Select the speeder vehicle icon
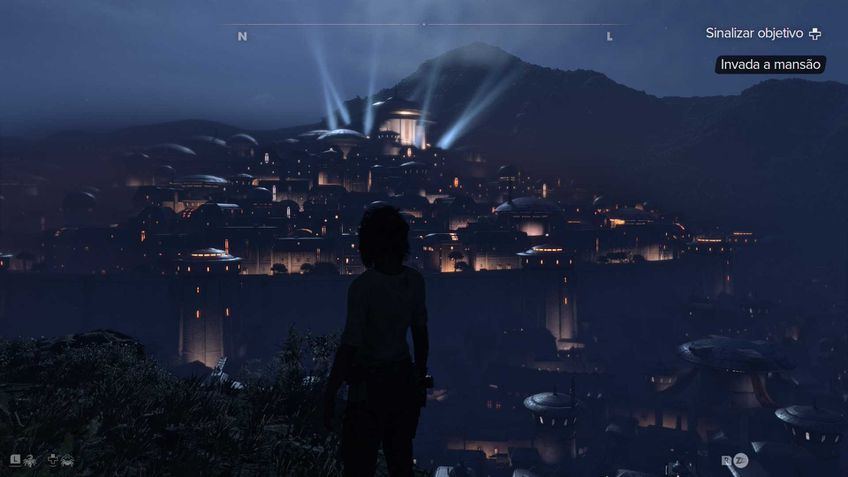 pos(68,460)
